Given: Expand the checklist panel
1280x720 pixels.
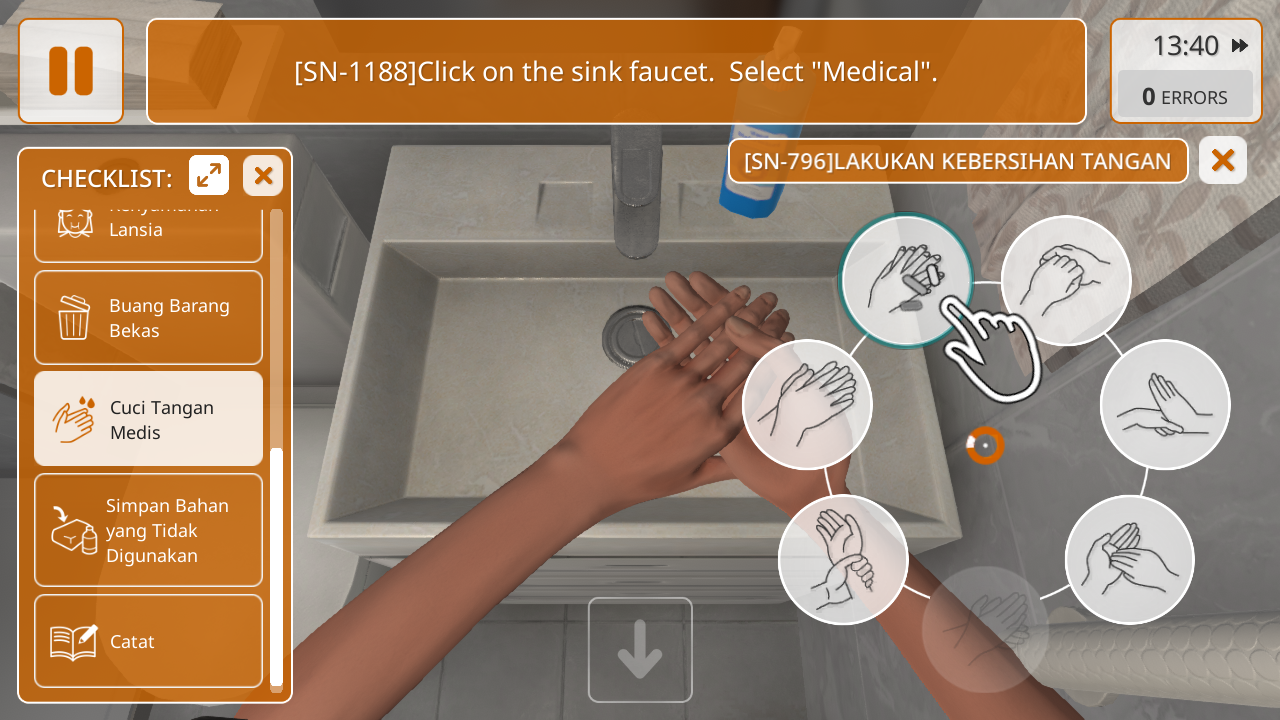Looking at the screenshot, I should coord(209,176).
